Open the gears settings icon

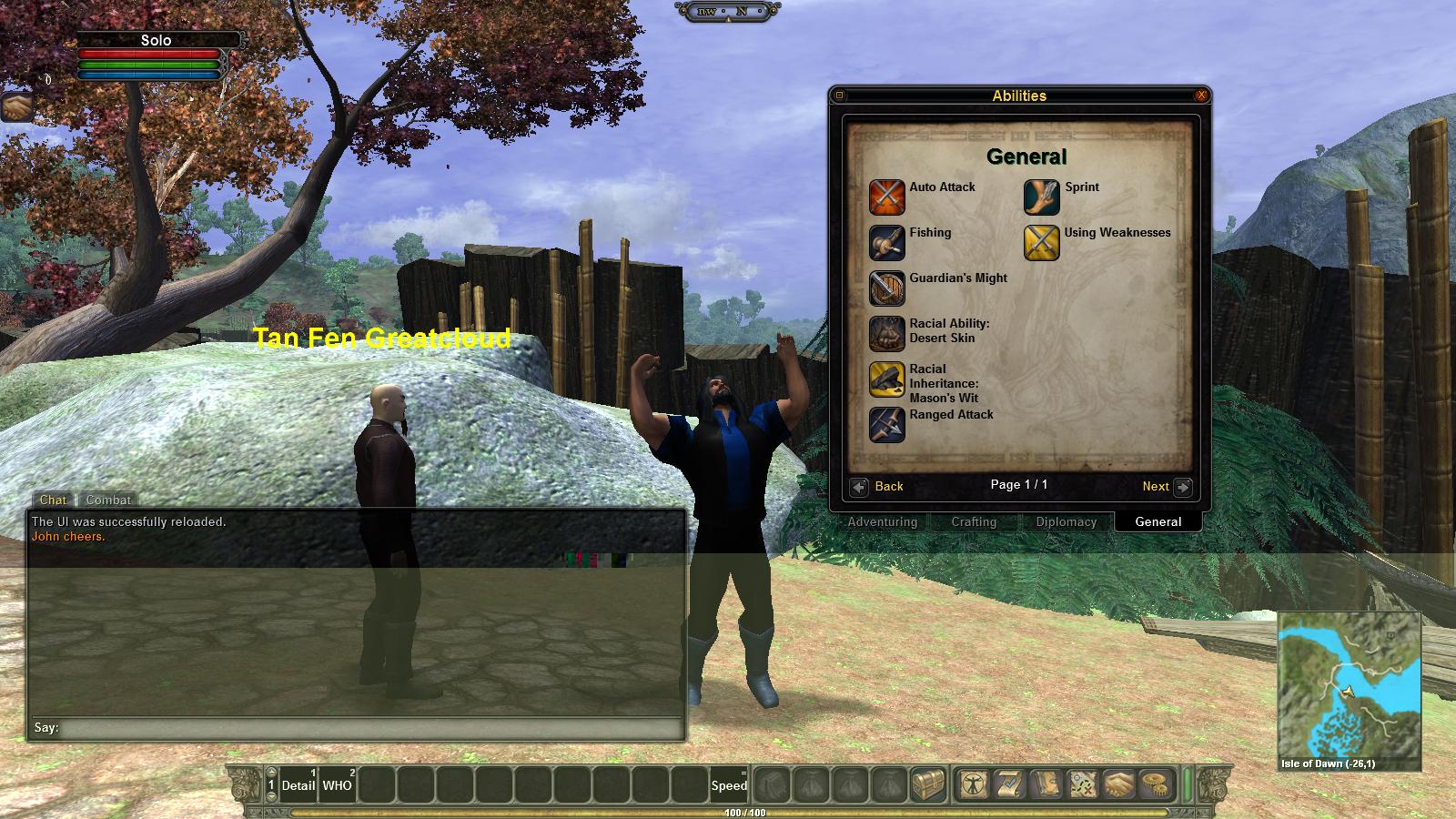click(x=1158, y=784)
